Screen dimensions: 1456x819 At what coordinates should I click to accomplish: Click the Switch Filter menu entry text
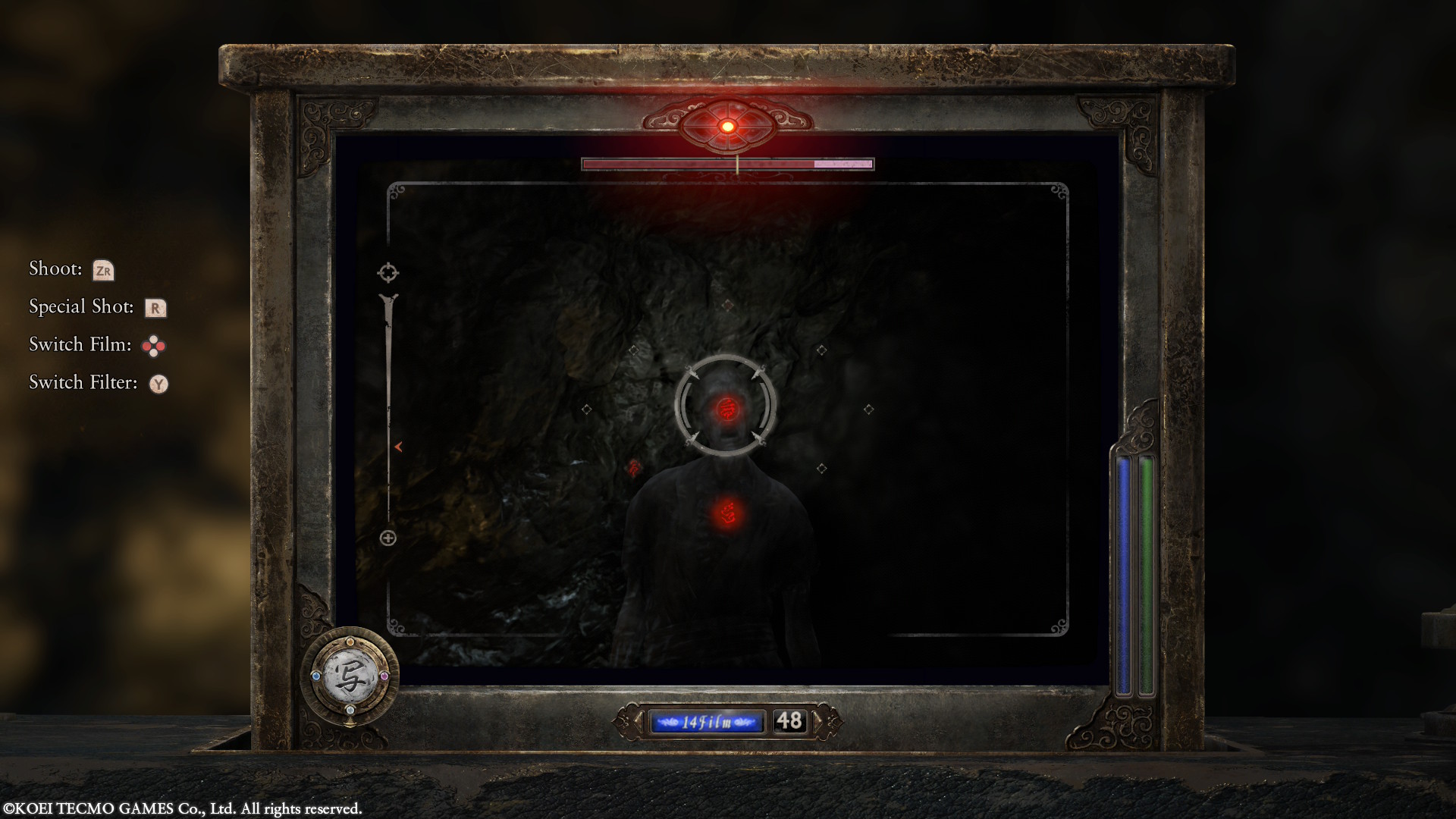click(x=82, y=382)
